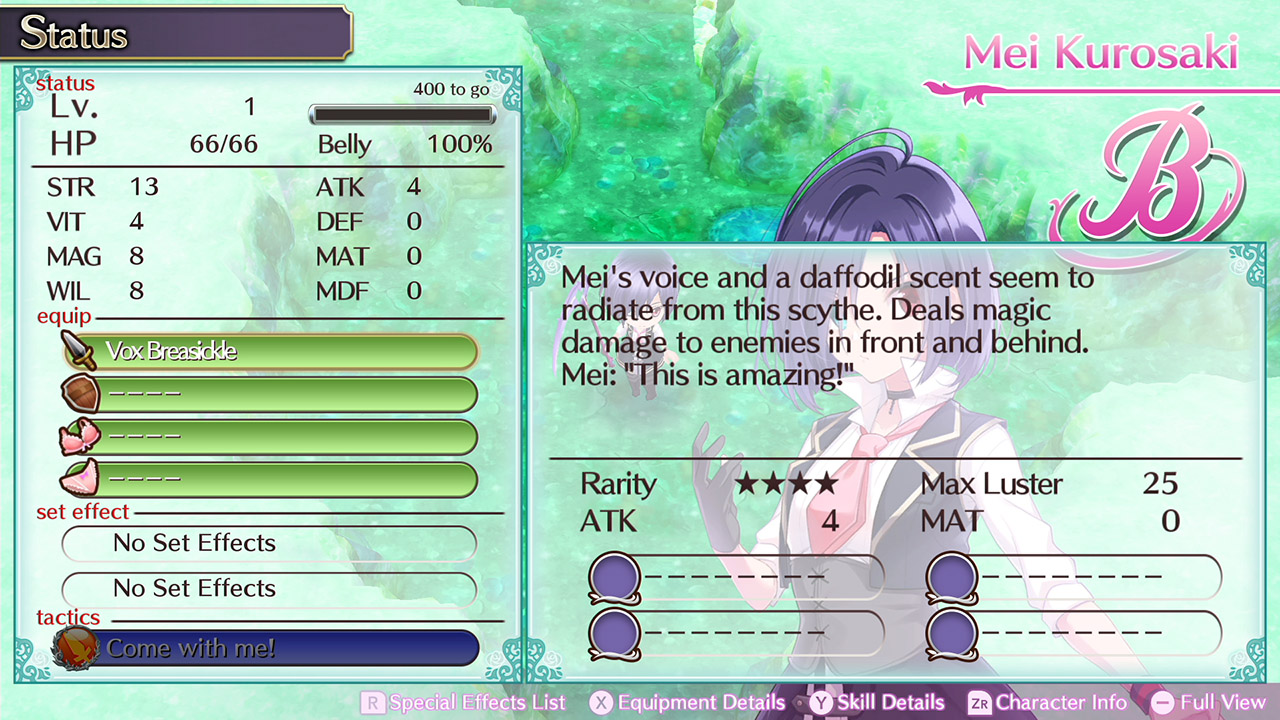Image resolution: width=1280 pixels, height=720 pixels.
Task: Click the R shoulder button icon
Action: click(x=373, y=703)
